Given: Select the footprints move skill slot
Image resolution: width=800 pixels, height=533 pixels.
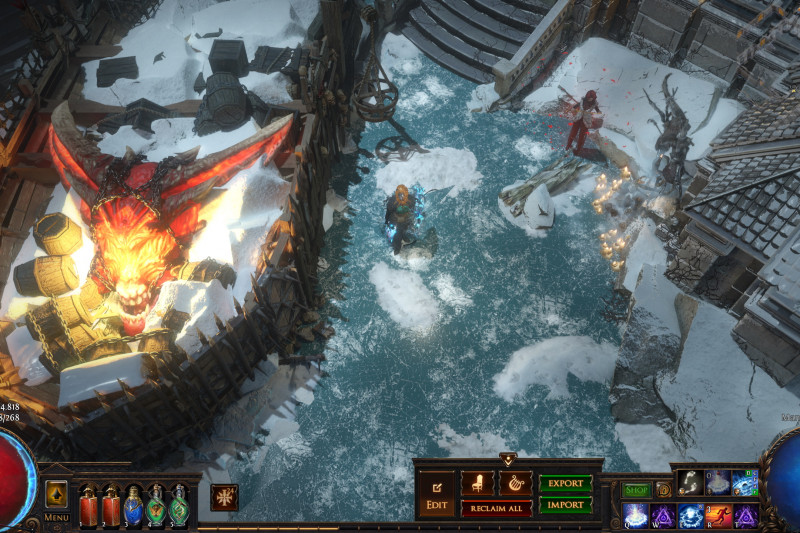Looking at the screenshot, I should coord(690,483).
